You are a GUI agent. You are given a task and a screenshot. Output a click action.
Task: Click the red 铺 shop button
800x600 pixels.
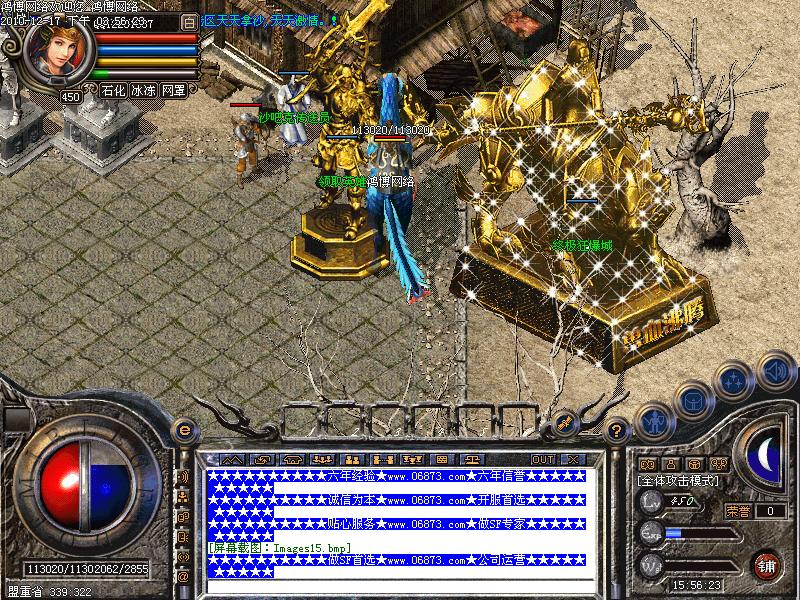767,564
